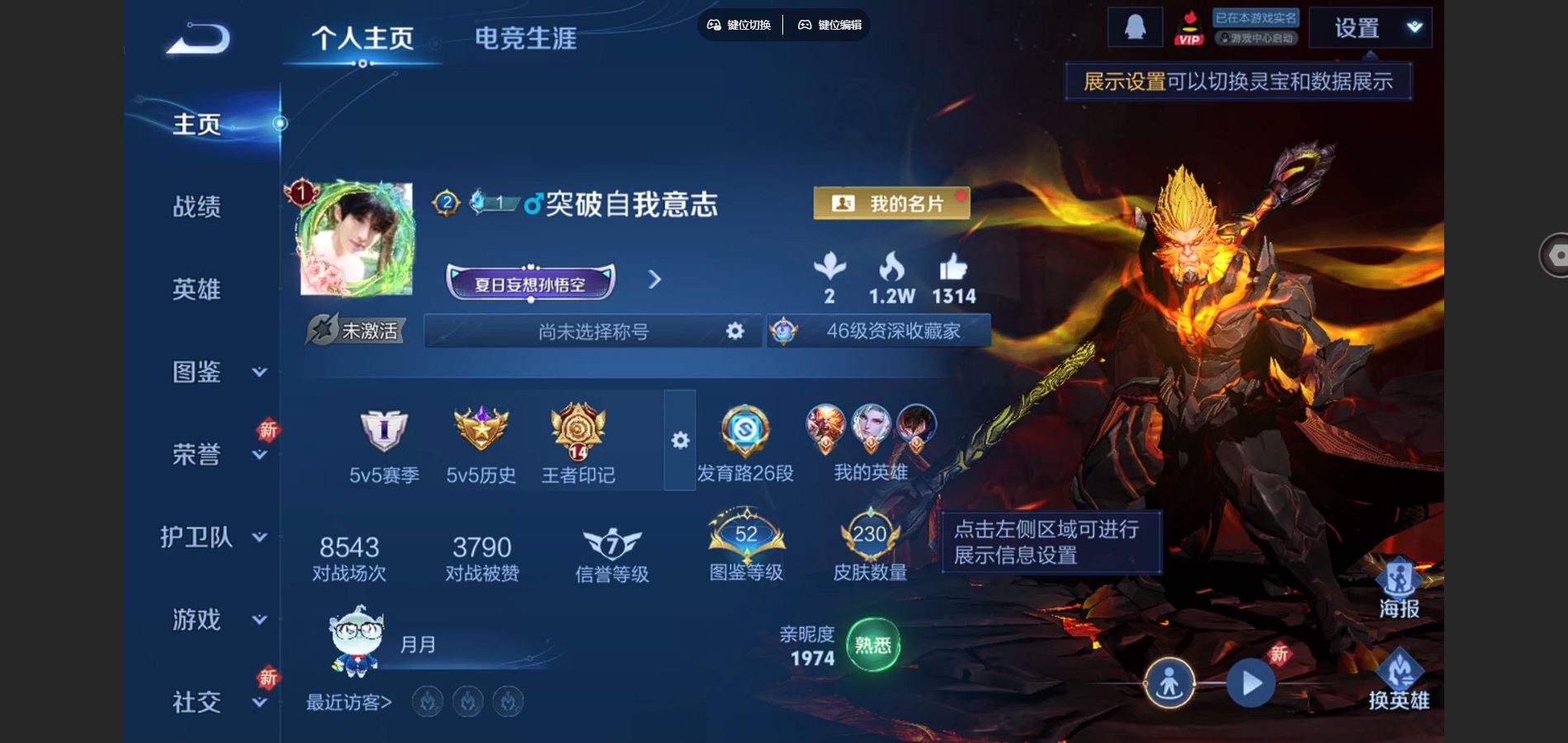This screenshot has width=1568, height=743.
Task: Click the 我的名片 button
Action: tap(891, 202)
